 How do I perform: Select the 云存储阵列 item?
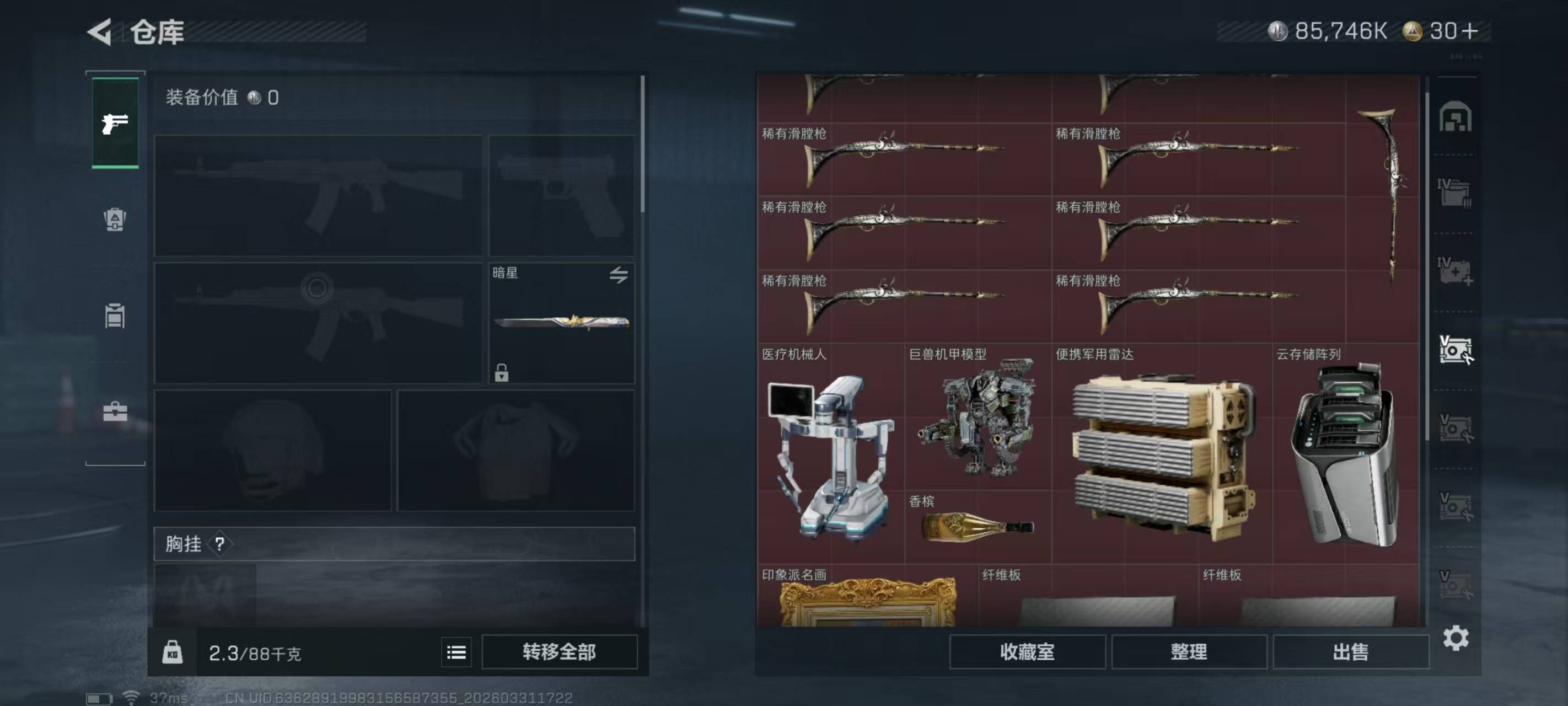click(x=1345, y=453)
